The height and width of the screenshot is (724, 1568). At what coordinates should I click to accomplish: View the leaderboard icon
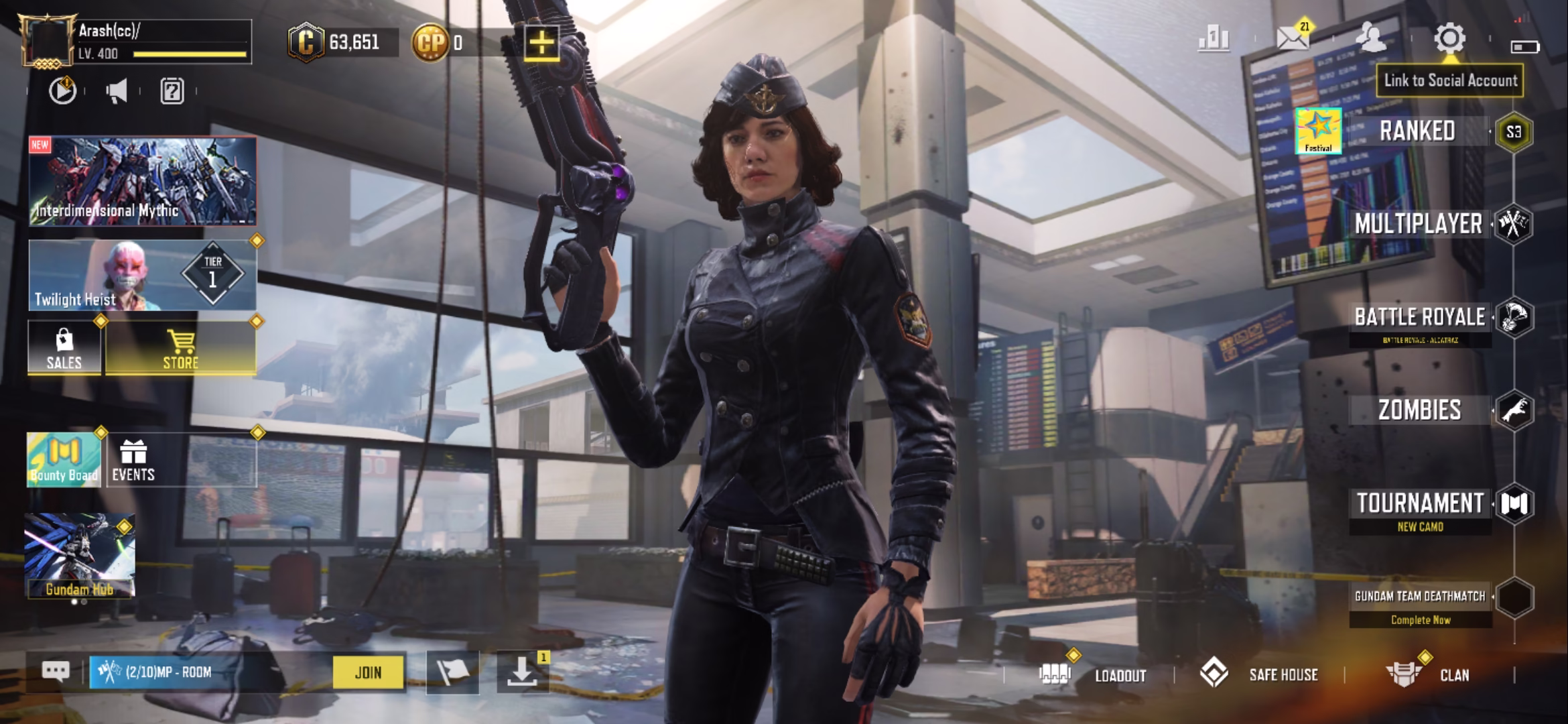coord(1214,39)
